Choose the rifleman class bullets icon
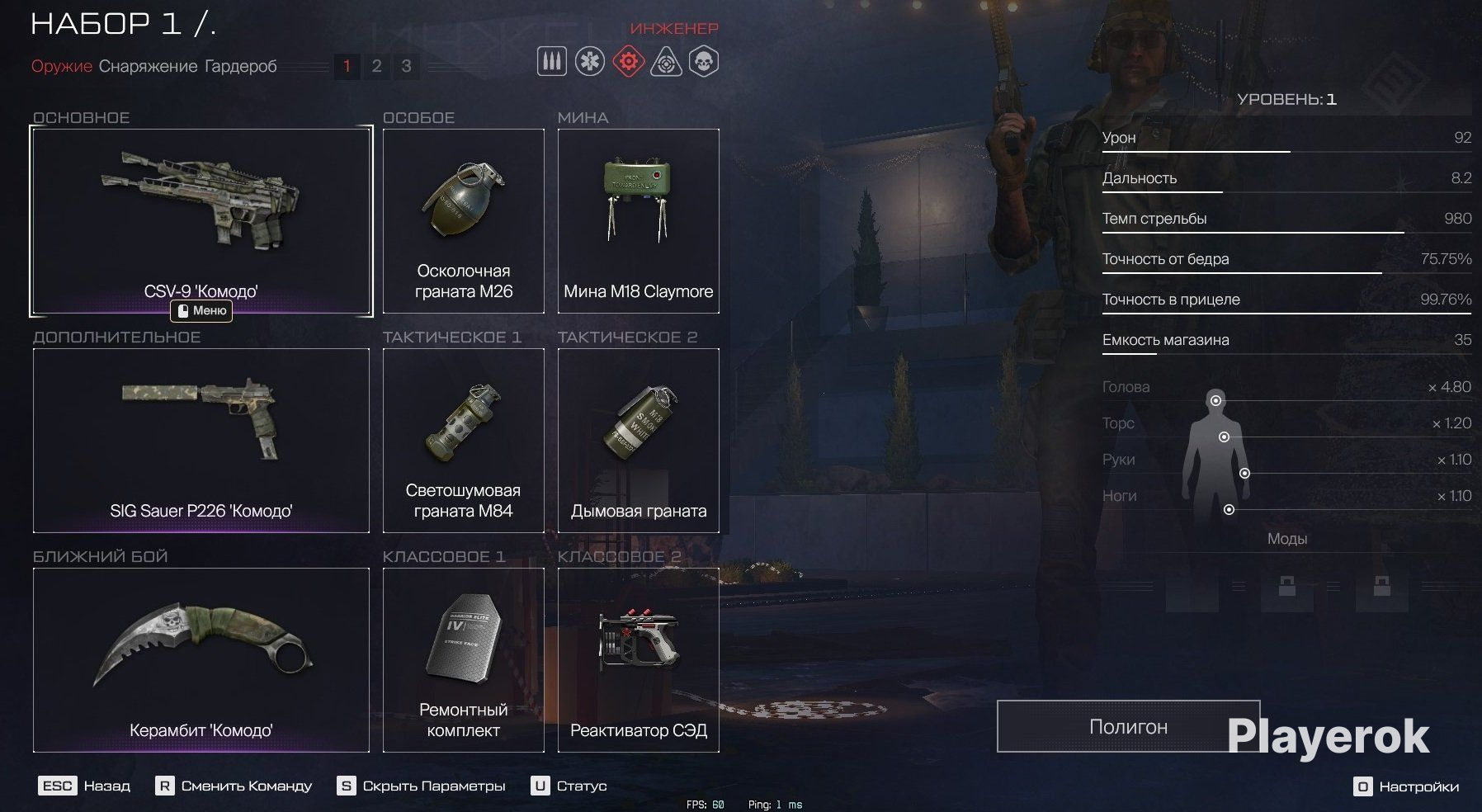 point(552,62)
